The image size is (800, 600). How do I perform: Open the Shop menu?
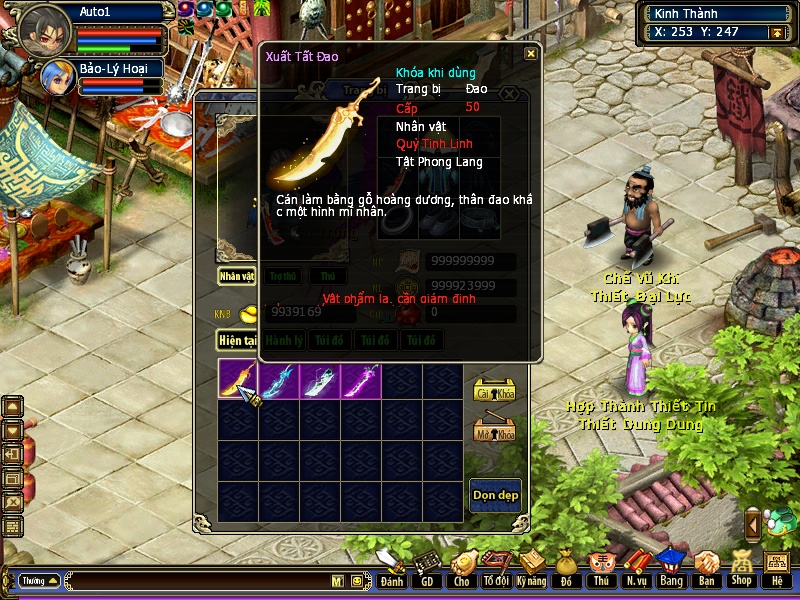(x=741, y=572)
